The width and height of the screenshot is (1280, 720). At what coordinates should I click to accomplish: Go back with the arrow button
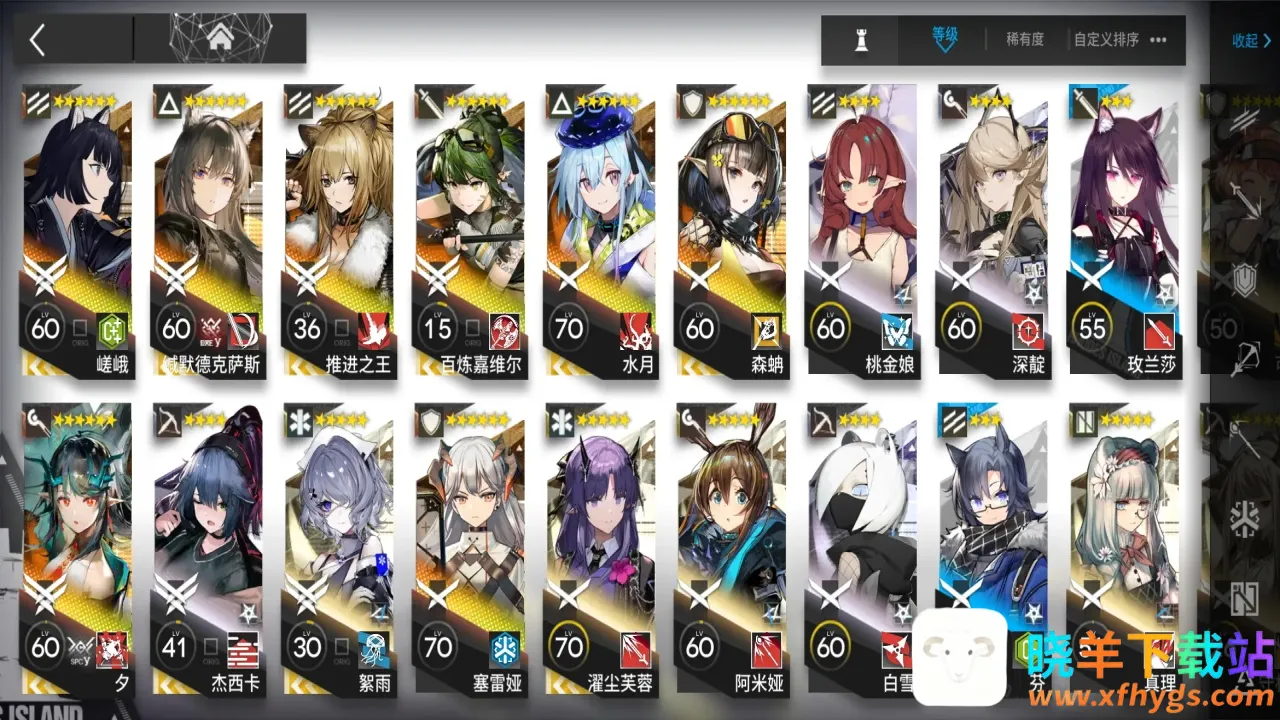38,40
